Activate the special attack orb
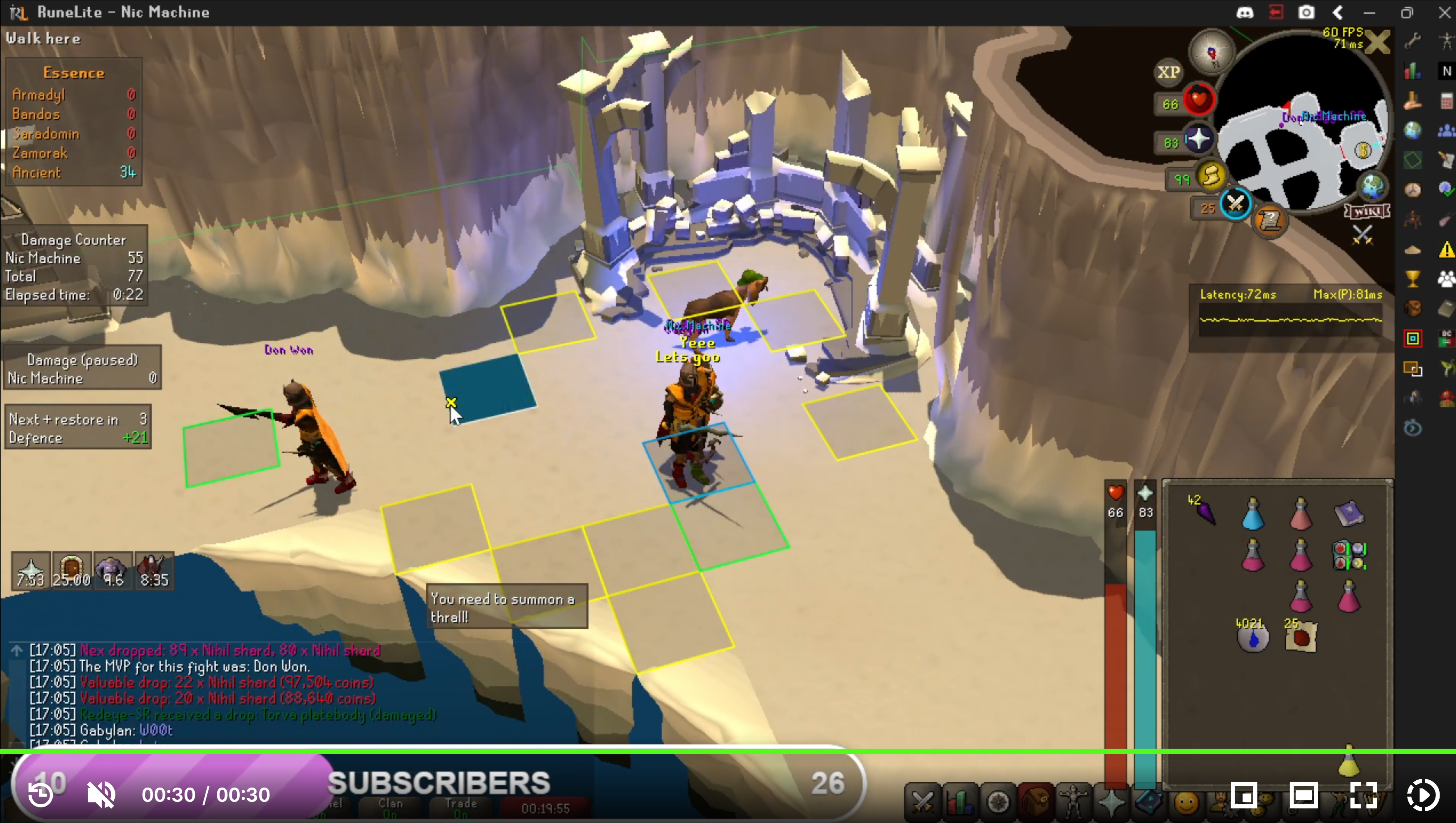 [1235, 204]
